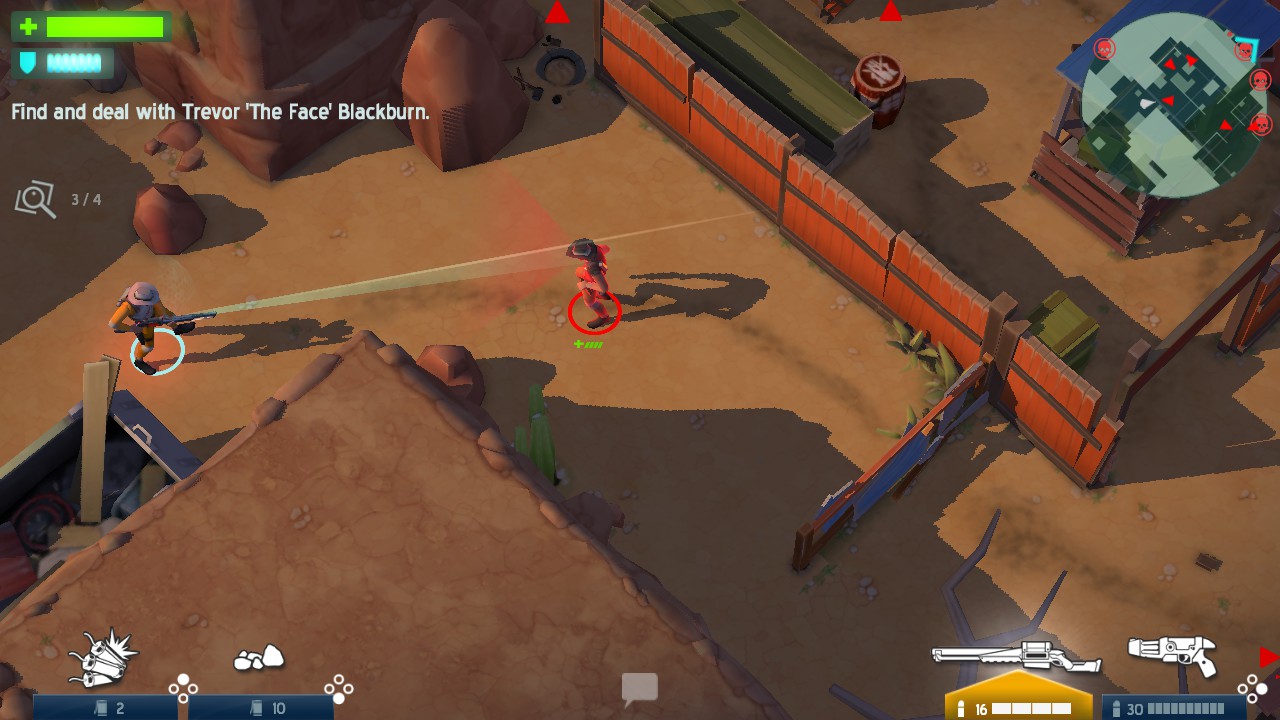Screen dimensions: 1280x720
Task: Click the bullet icon on the rifle ammo counter
Action: [963, 706]
